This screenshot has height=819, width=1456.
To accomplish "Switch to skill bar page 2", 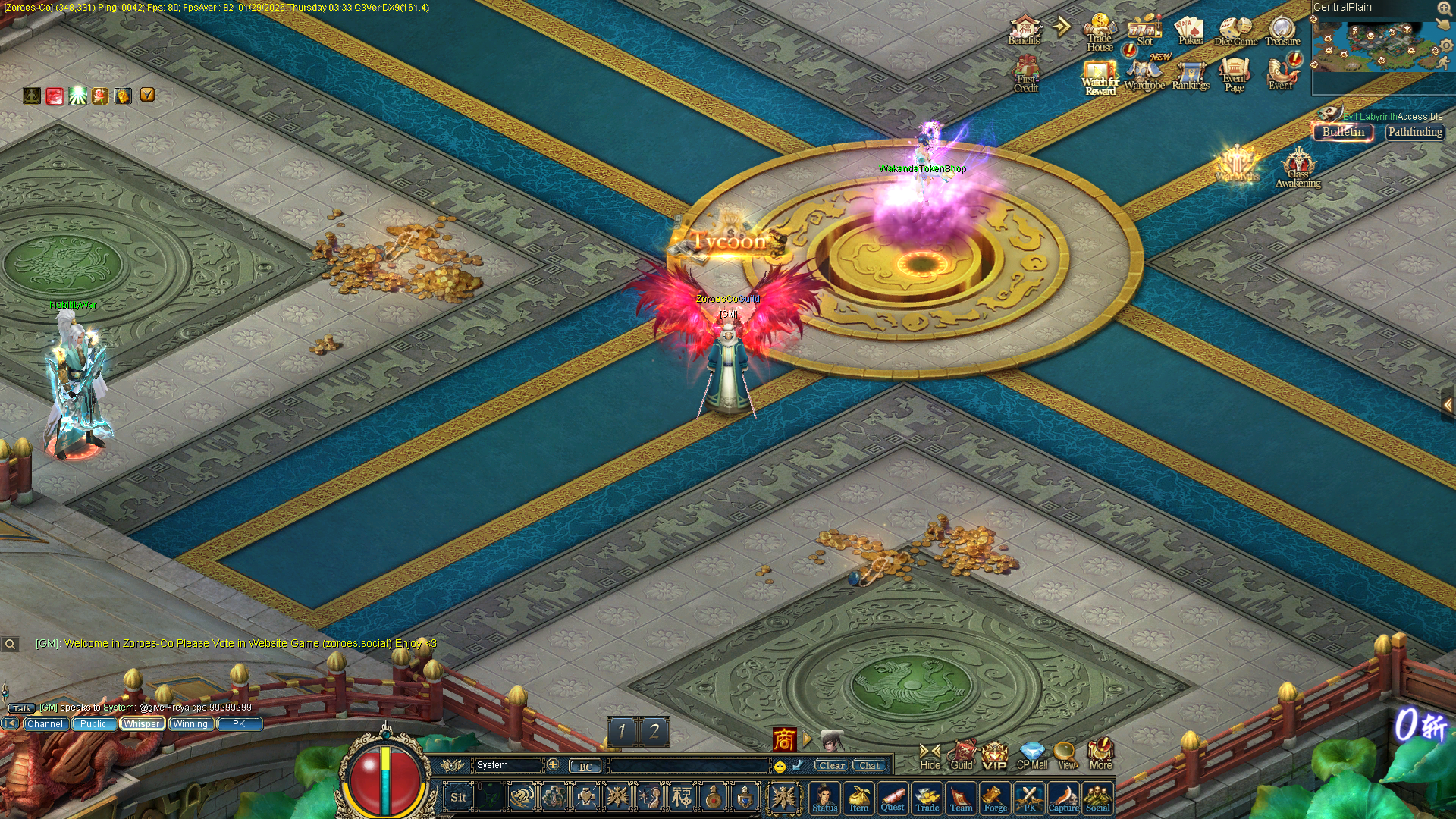I will [x=654, y=731].
